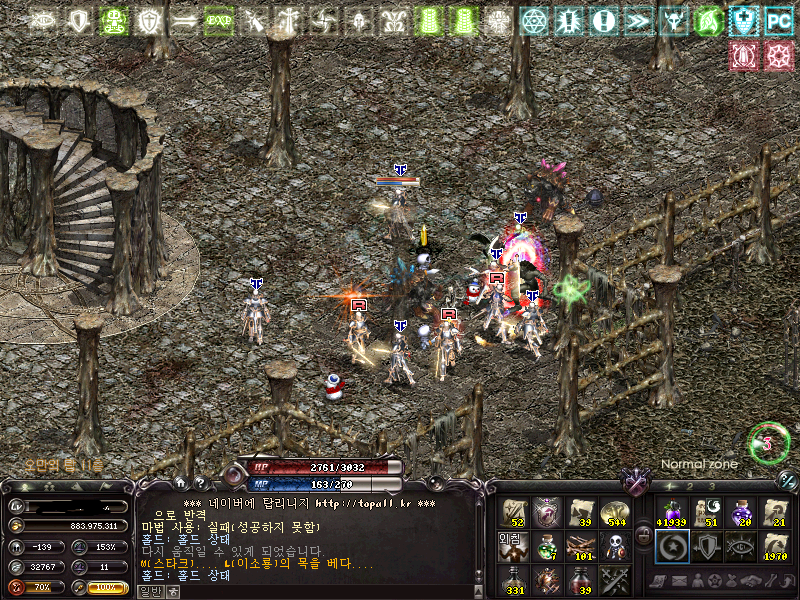Viewport: 800px width, 600px height.
Task: Activate the eye skill icon
Action: (x=741, y=546)
